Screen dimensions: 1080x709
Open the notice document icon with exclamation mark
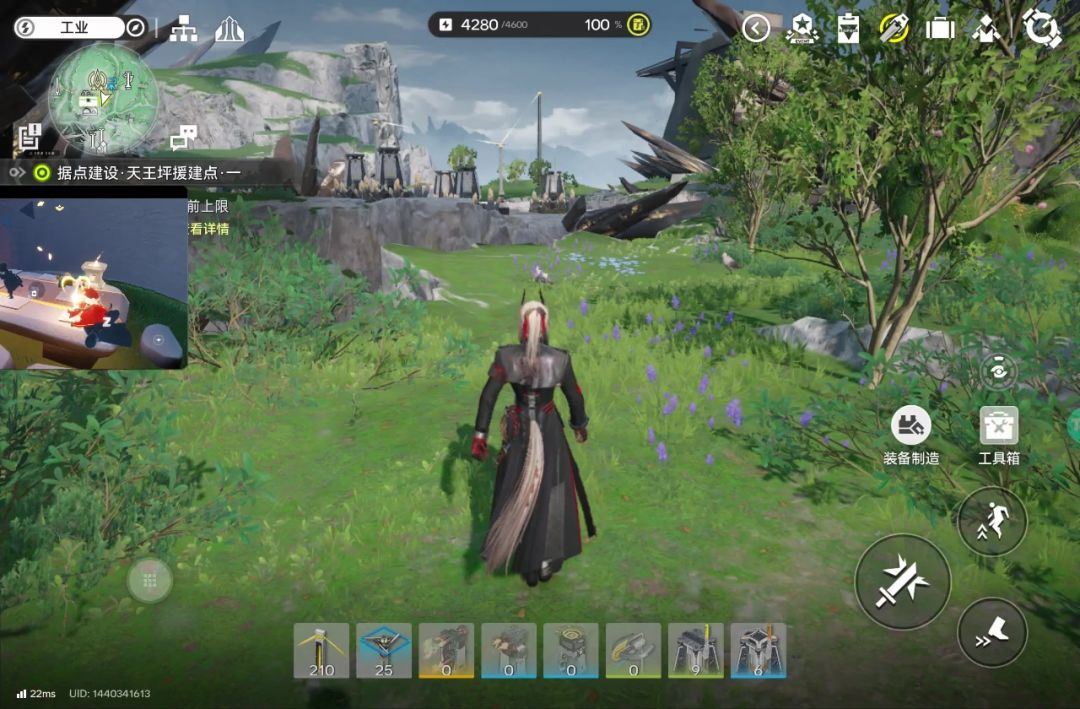(29, 135)
